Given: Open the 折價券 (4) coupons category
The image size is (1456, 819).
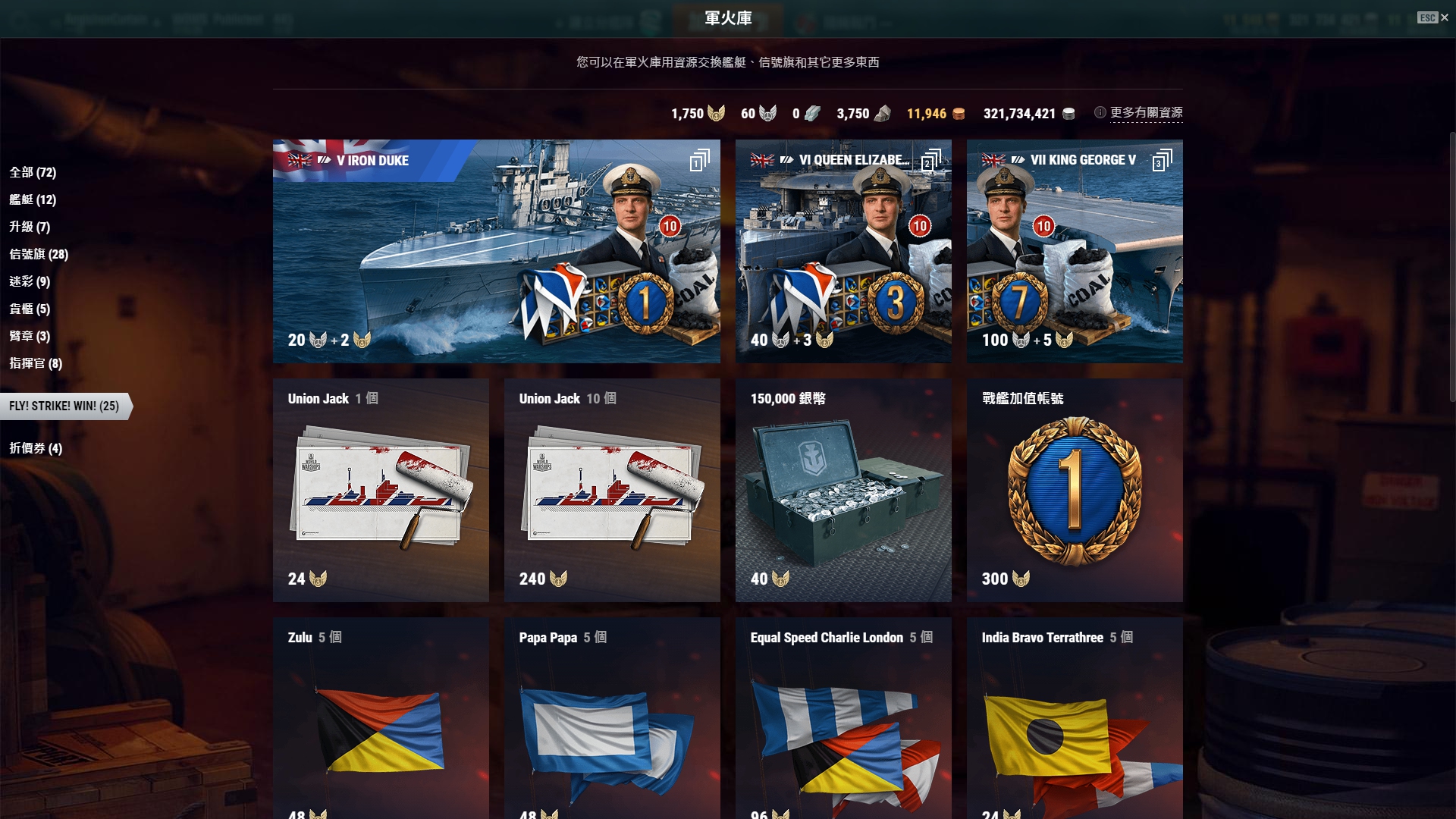Looking at the screenshot, I should tap(36, 448).
